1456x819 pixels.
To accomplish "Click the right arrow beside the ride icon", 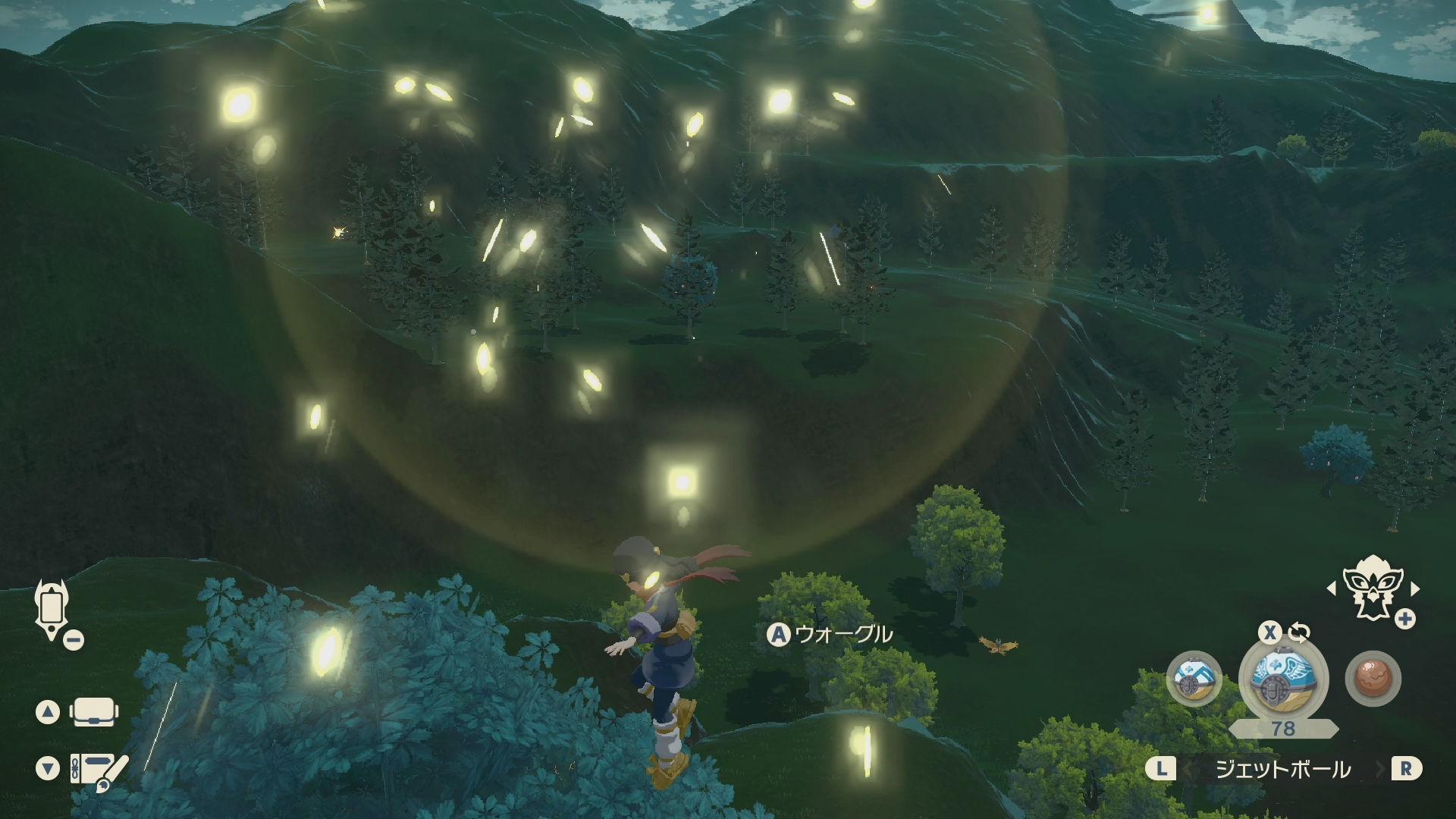I will 1414,588.
